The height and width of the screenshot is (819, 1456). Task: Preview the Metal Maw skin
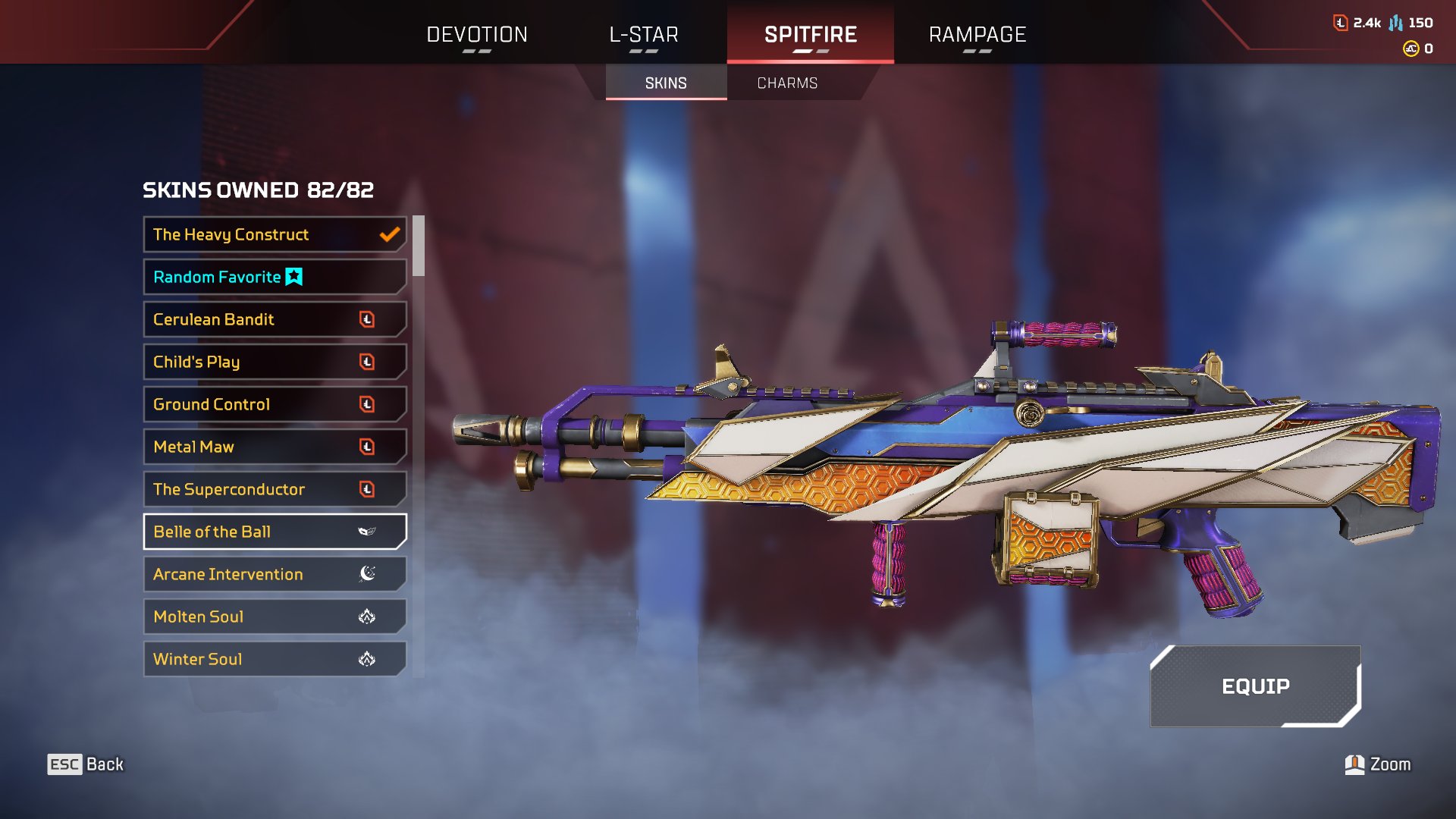275,447
